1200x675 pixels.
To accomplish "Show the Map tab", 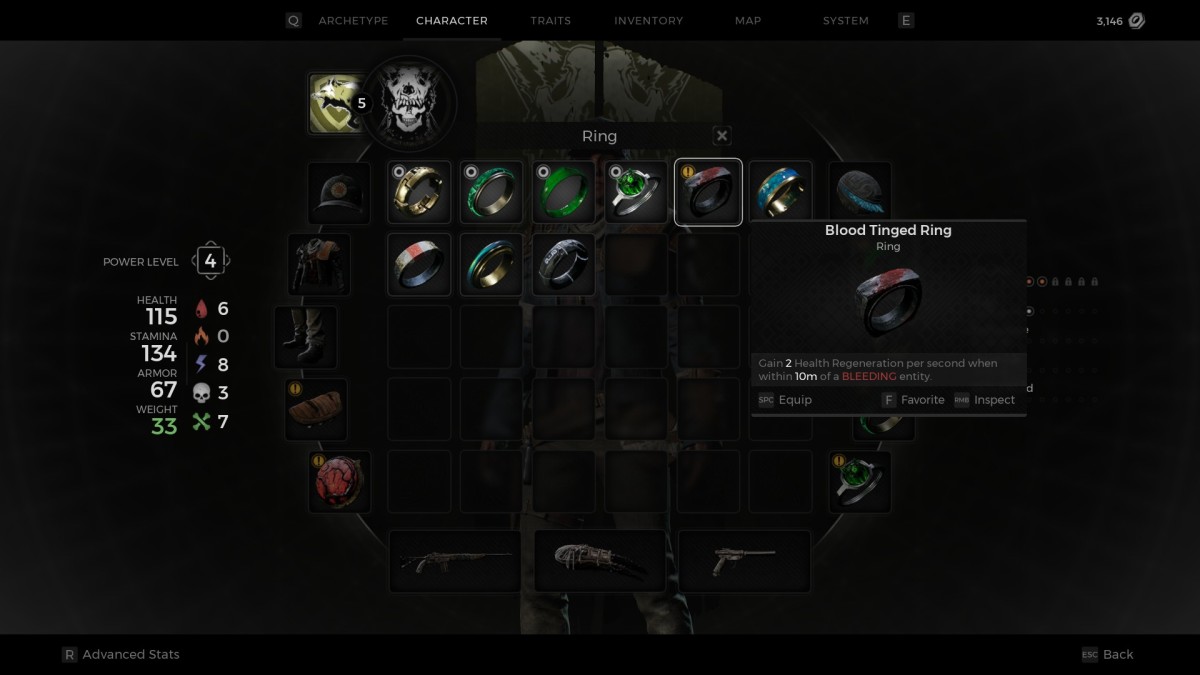I will [748, 20].
